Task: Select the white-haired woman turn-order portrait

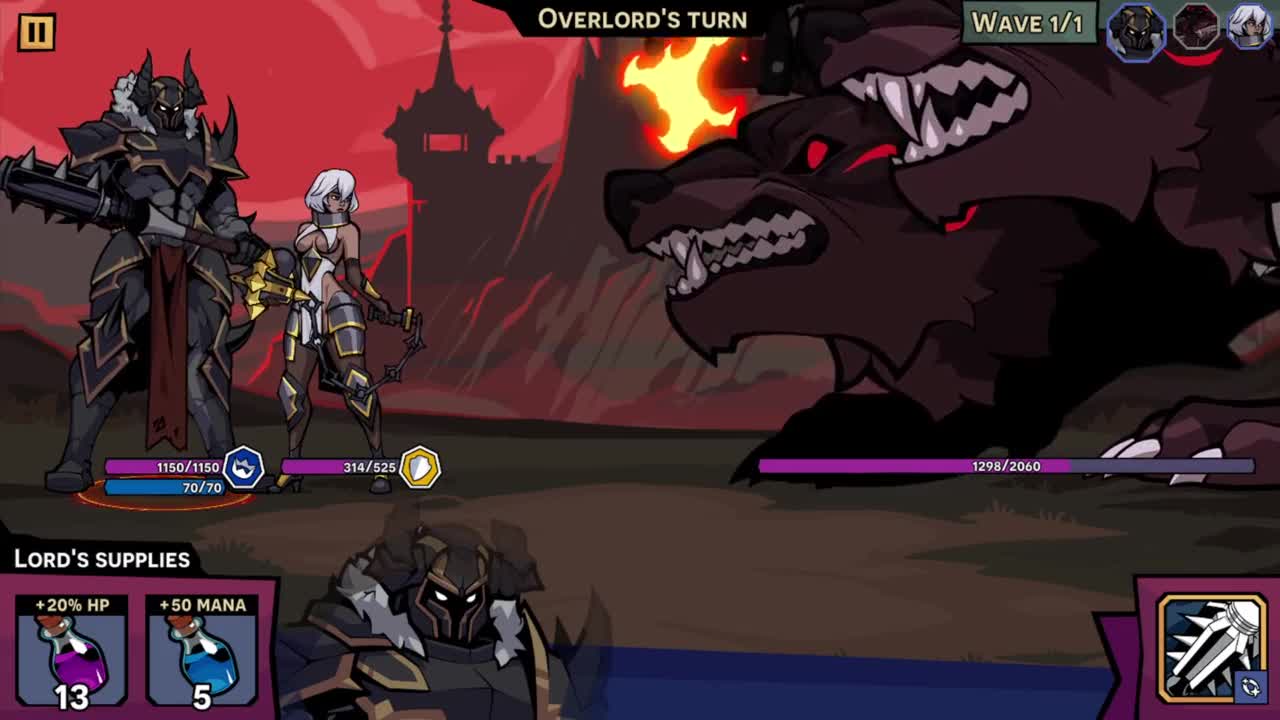Action: pos(1250,27)
